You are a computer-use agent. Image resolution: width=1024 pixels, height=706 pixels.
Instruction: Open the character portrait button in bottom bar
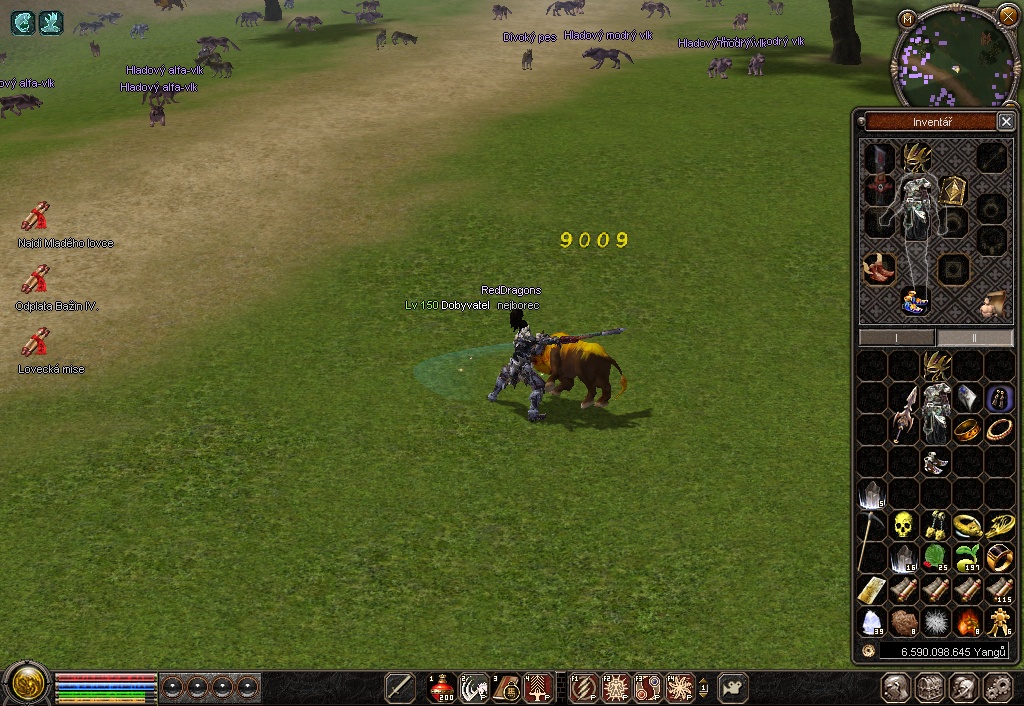[x=896, y=687]
